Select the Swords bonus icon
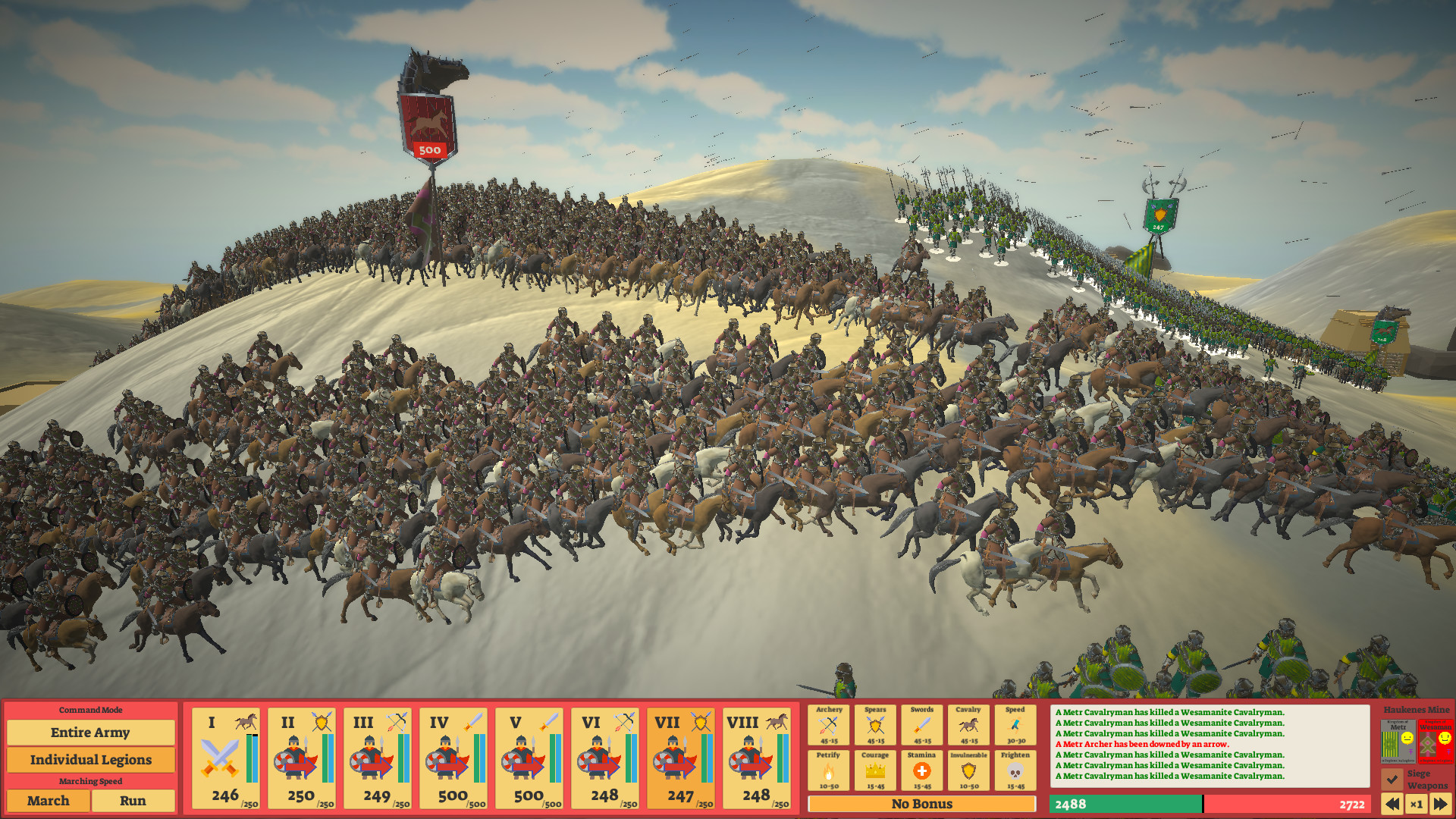 924,726
